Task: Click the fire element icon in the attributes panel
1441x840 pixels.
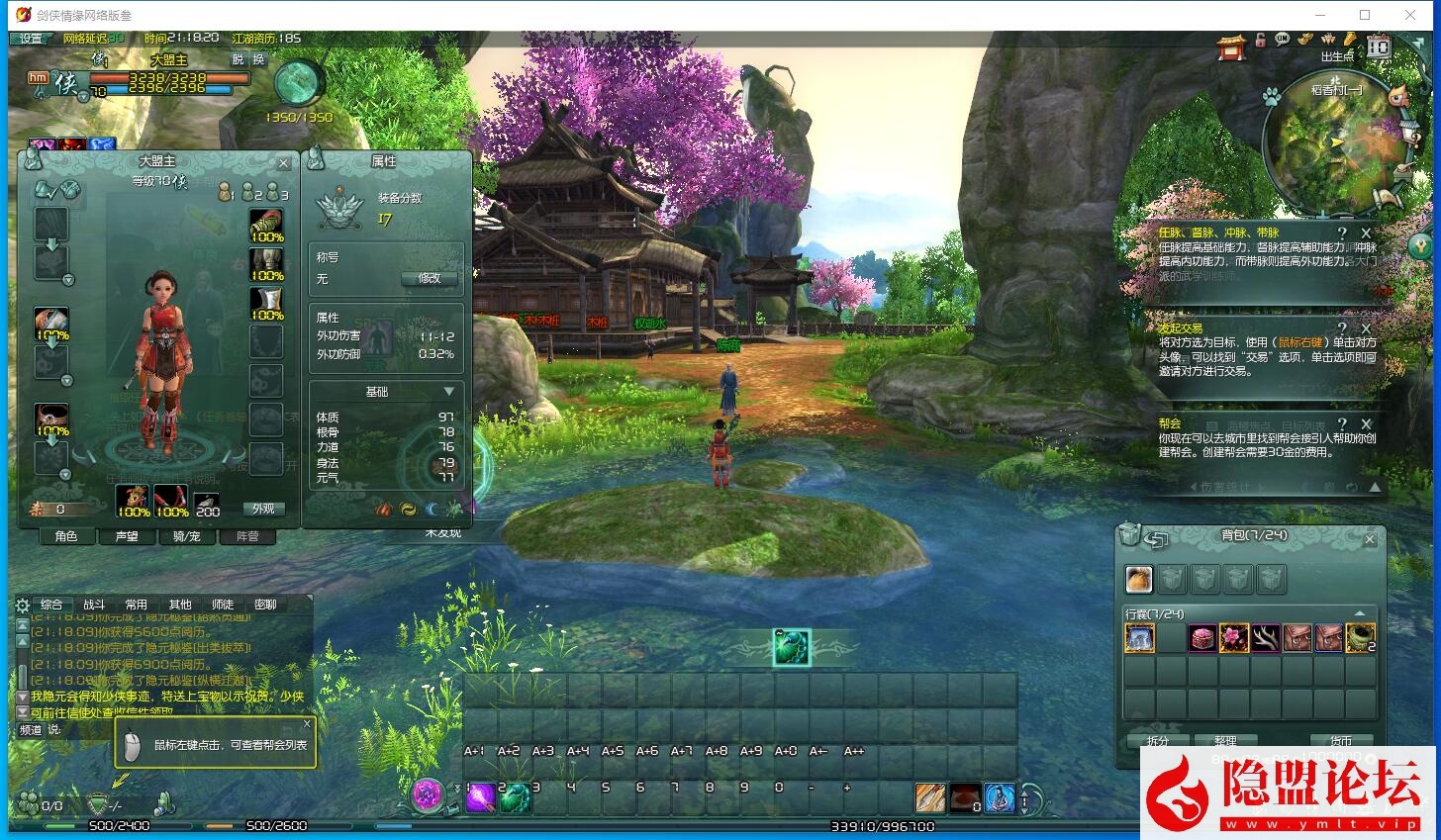Action: 383,510
